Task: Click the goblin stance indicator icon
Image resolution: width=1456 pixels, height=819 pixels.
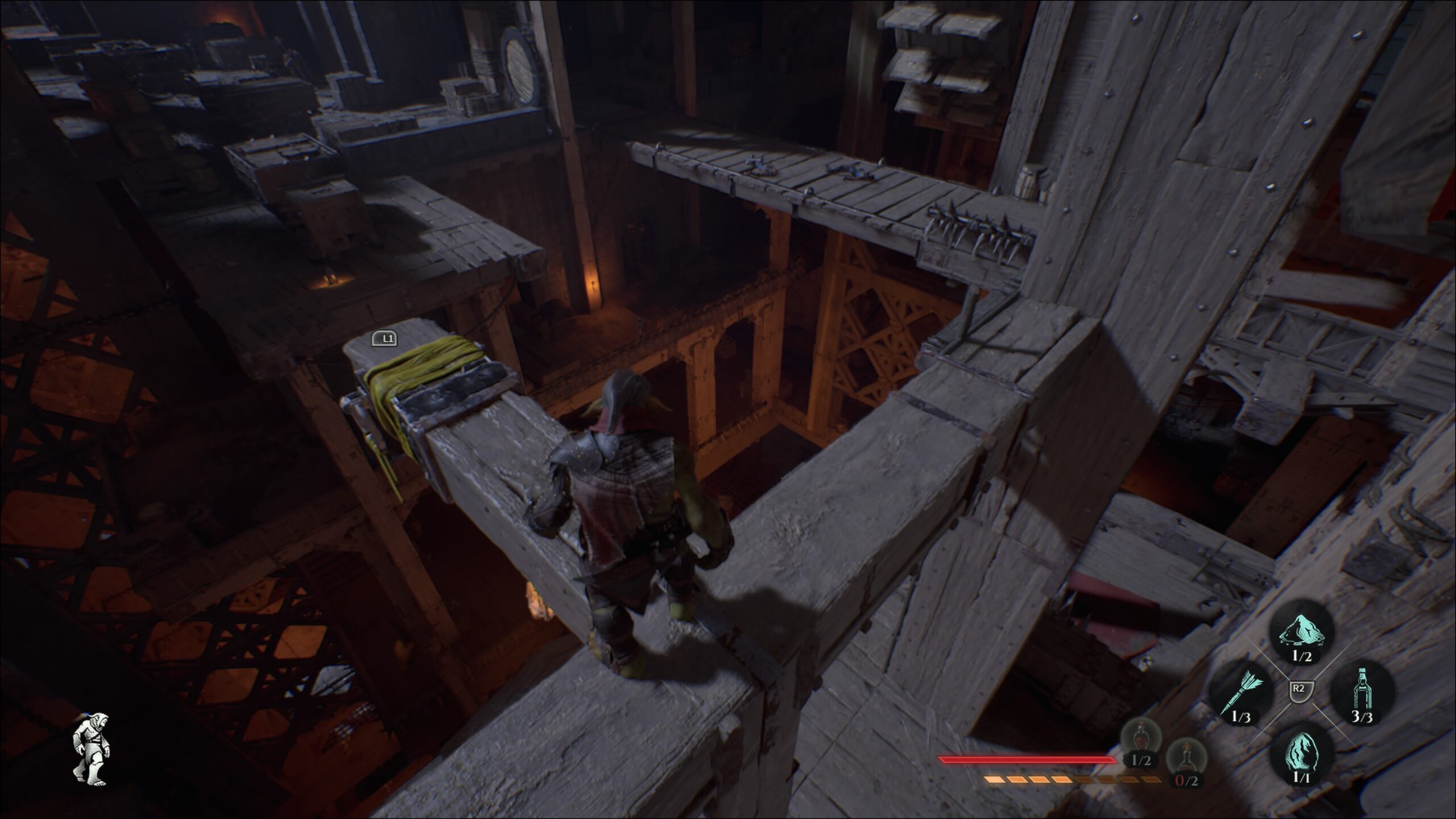Action: coord(90,750)
